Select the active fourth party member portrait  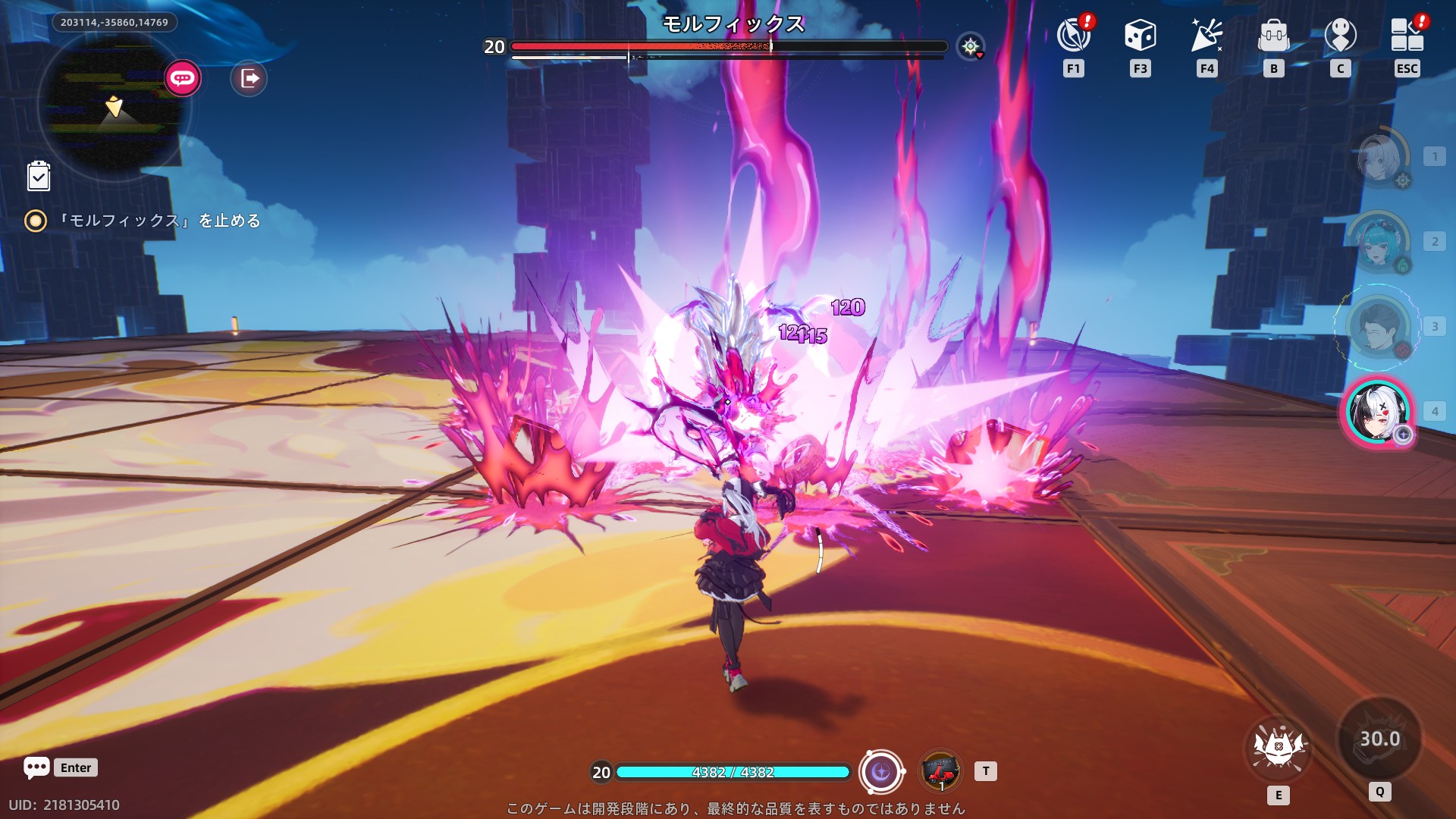tap(1379, 412)
